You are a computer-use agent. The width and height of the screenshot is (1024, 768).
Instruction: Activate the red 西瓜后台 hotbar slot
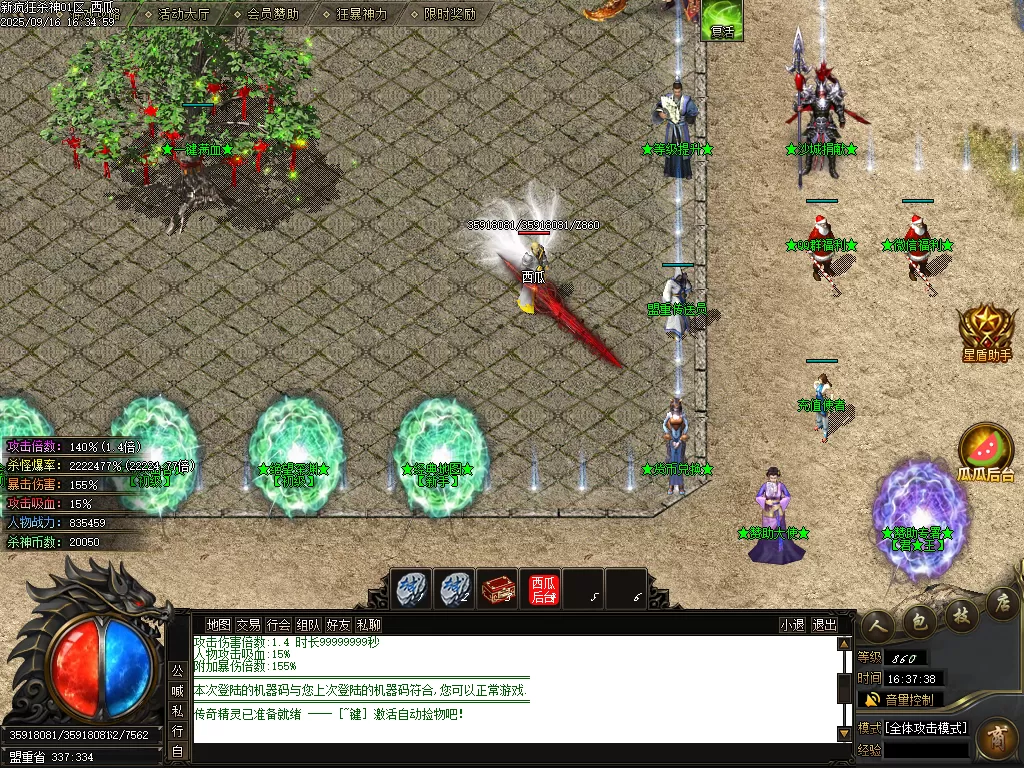(x=544, y=589)
